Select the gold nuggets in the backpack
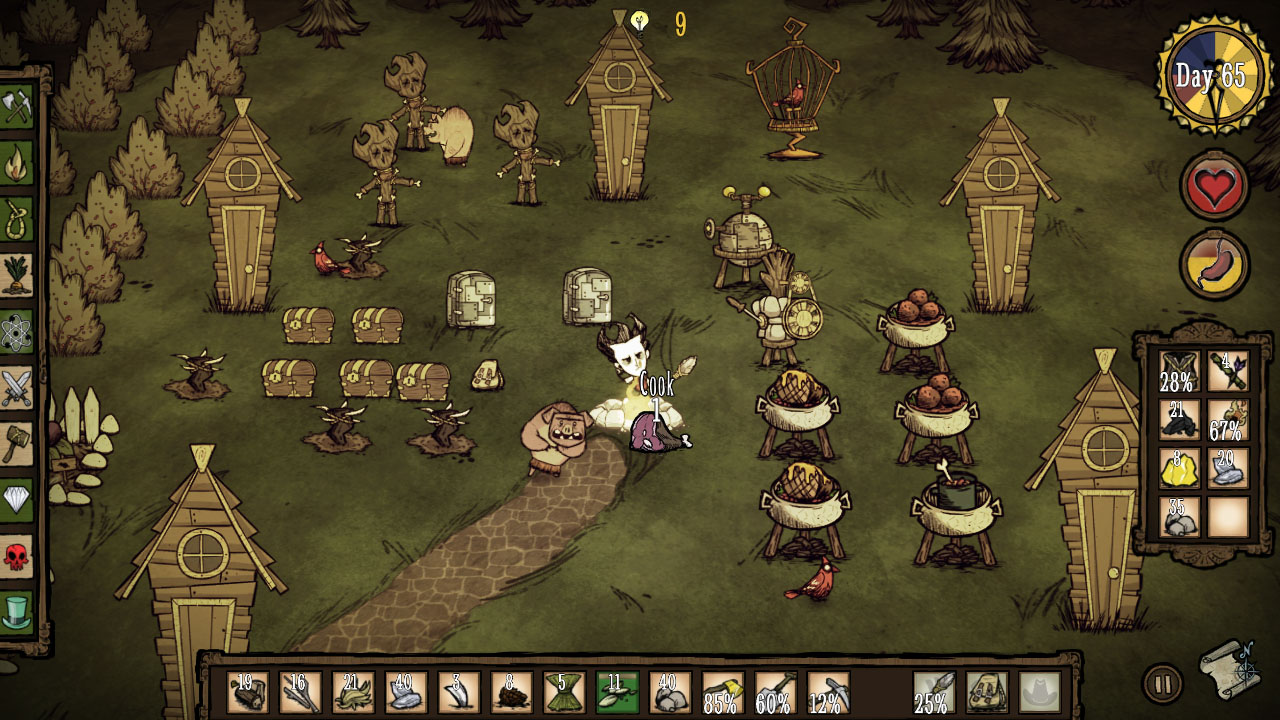Image resolution: width=1280 pixels, height=720 pixels. [x=1180, y=468]
